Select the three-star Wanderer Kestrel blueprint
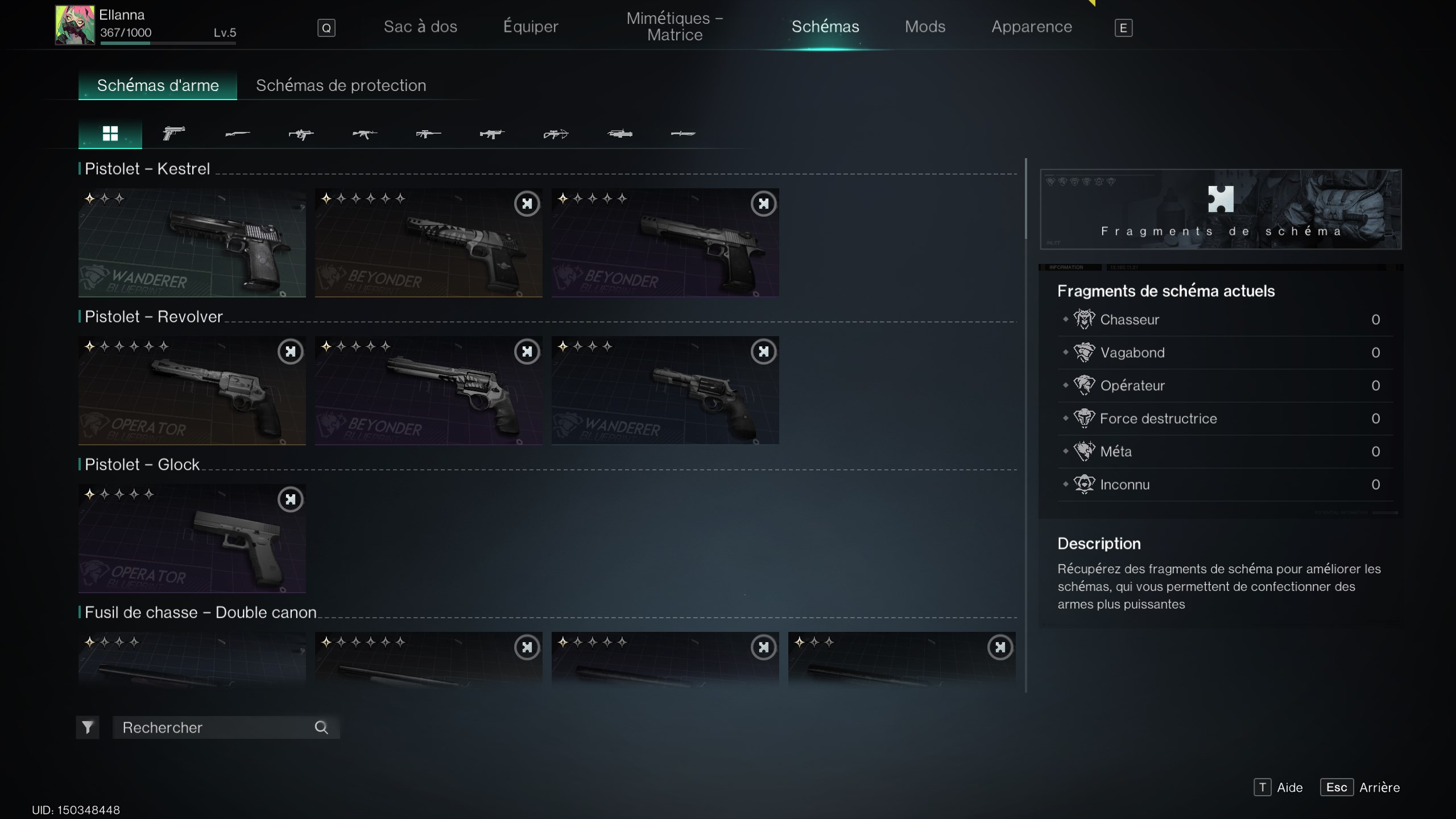Screen dimensions: 1456x819 click(x=192, y=243)
